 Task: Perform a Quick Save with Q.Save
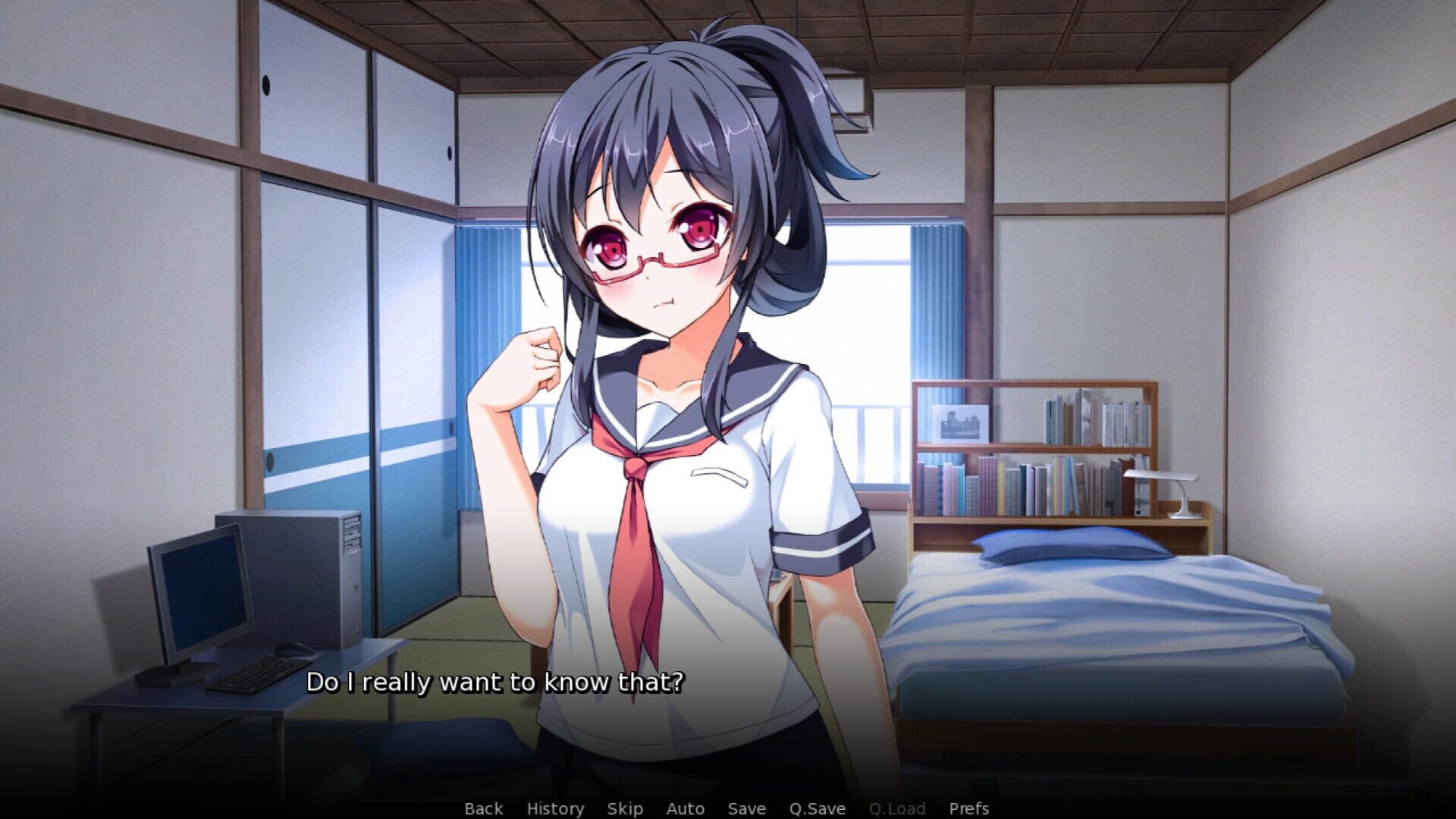point(818,808)
